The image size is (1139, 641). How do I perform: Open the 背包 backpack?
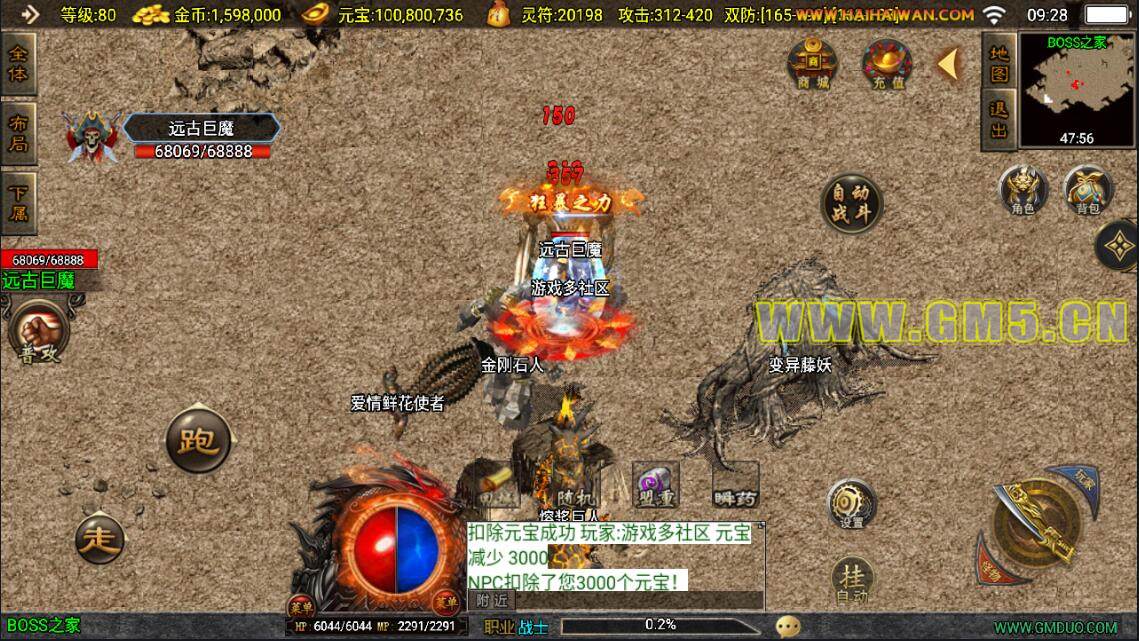(1087, 189)
